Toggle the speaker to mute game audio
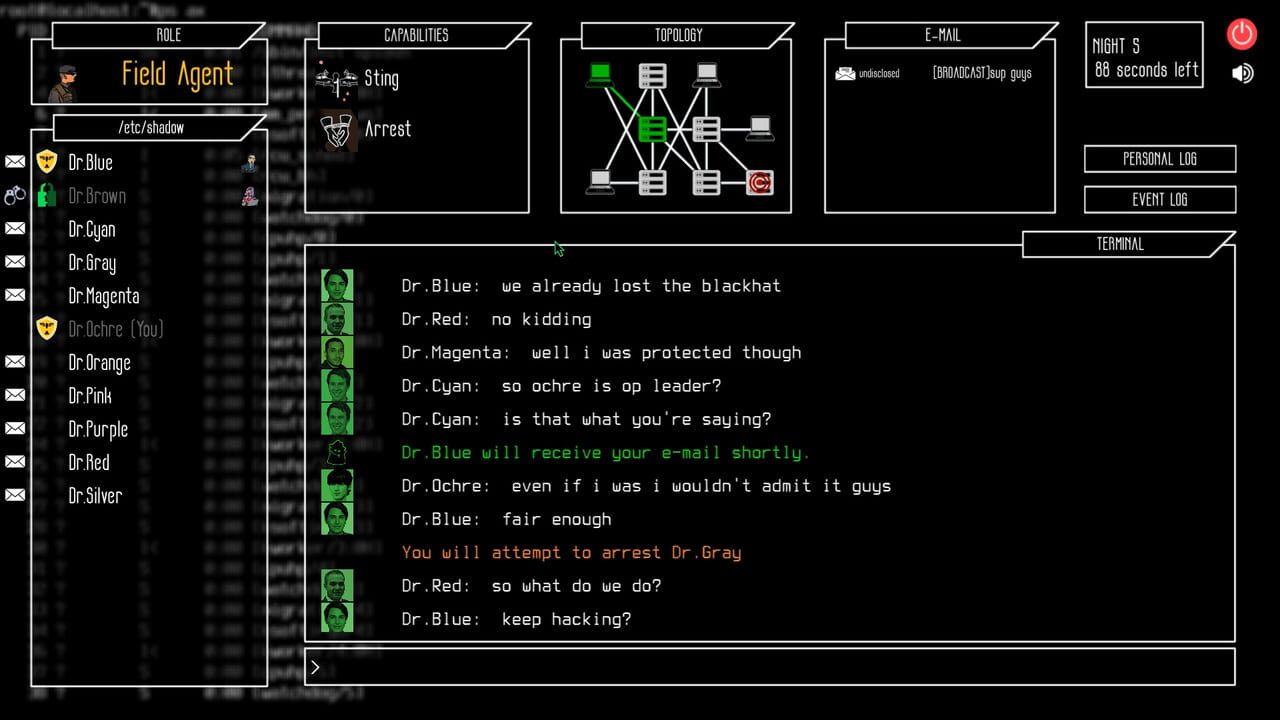 click(1241, 72)
